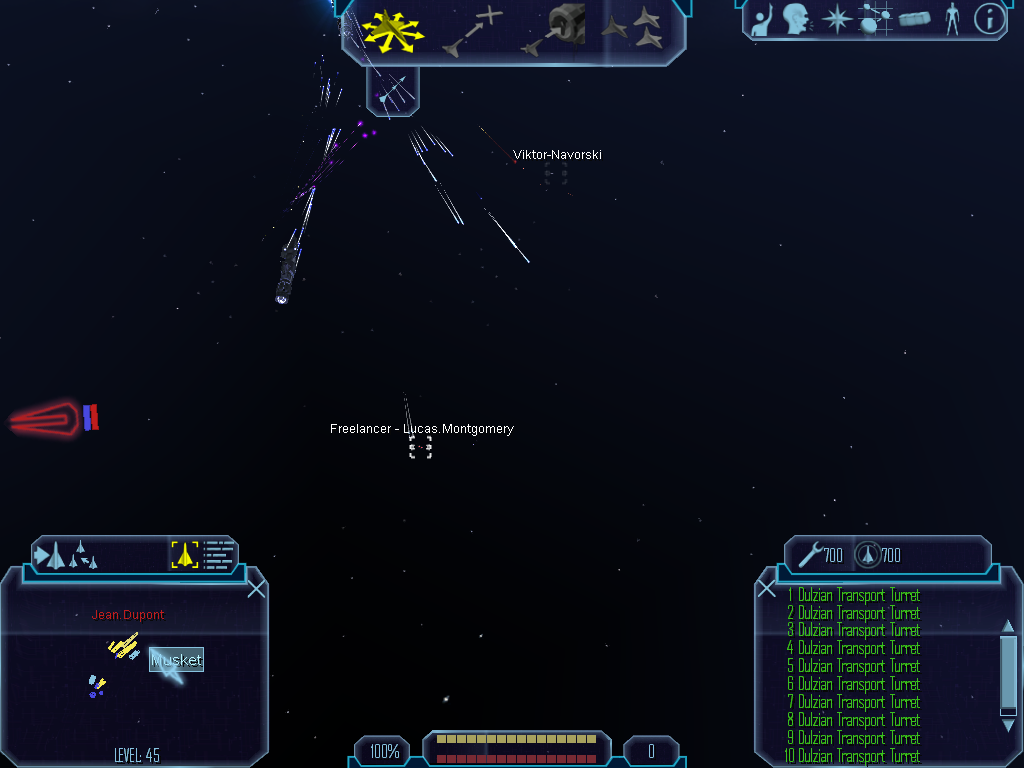Select weapon 1 Dulzian Transport Turret
This screenshot has width=1024, height=768.
tap(853, 595)
